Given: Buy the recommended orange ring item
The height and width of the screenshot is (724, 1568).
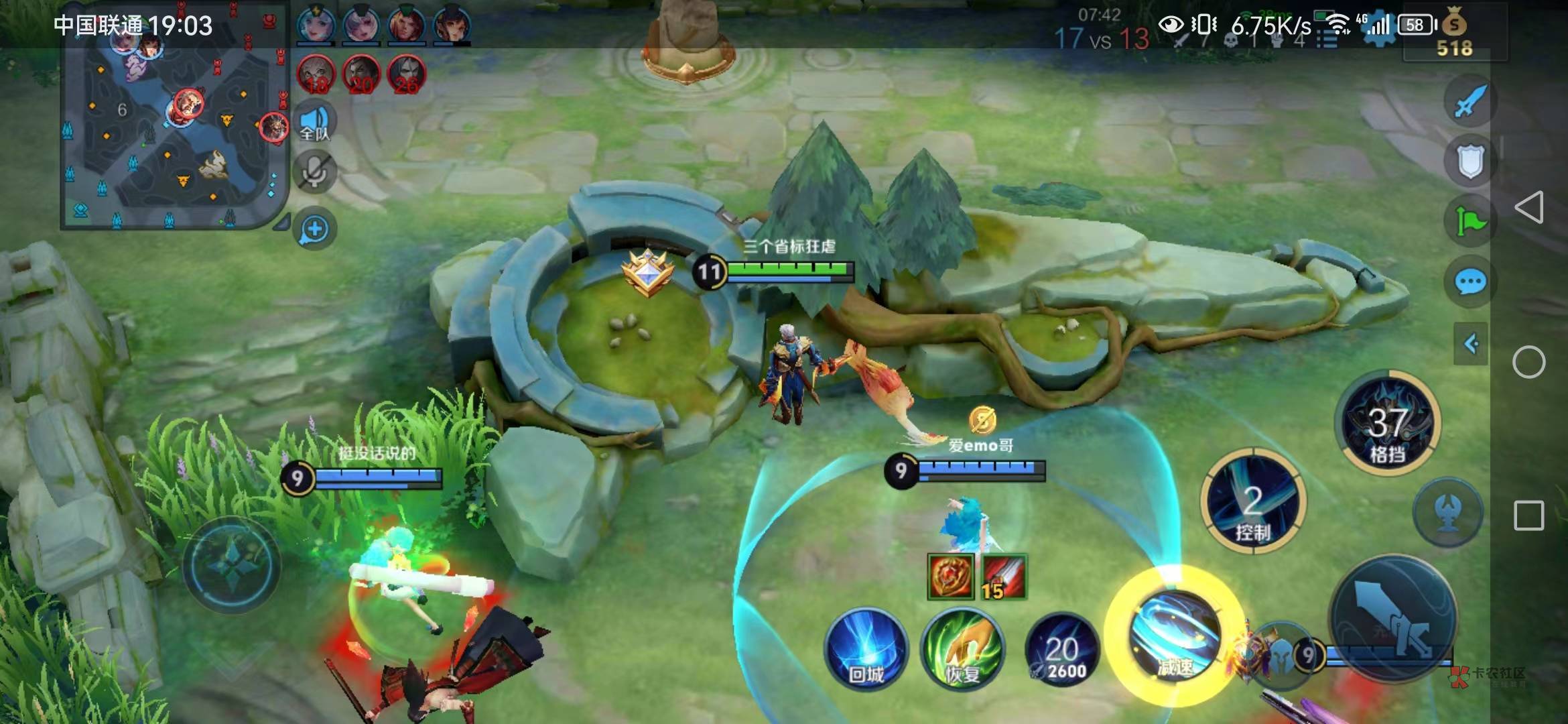Looking at the screenshot, I should point(950,576).
